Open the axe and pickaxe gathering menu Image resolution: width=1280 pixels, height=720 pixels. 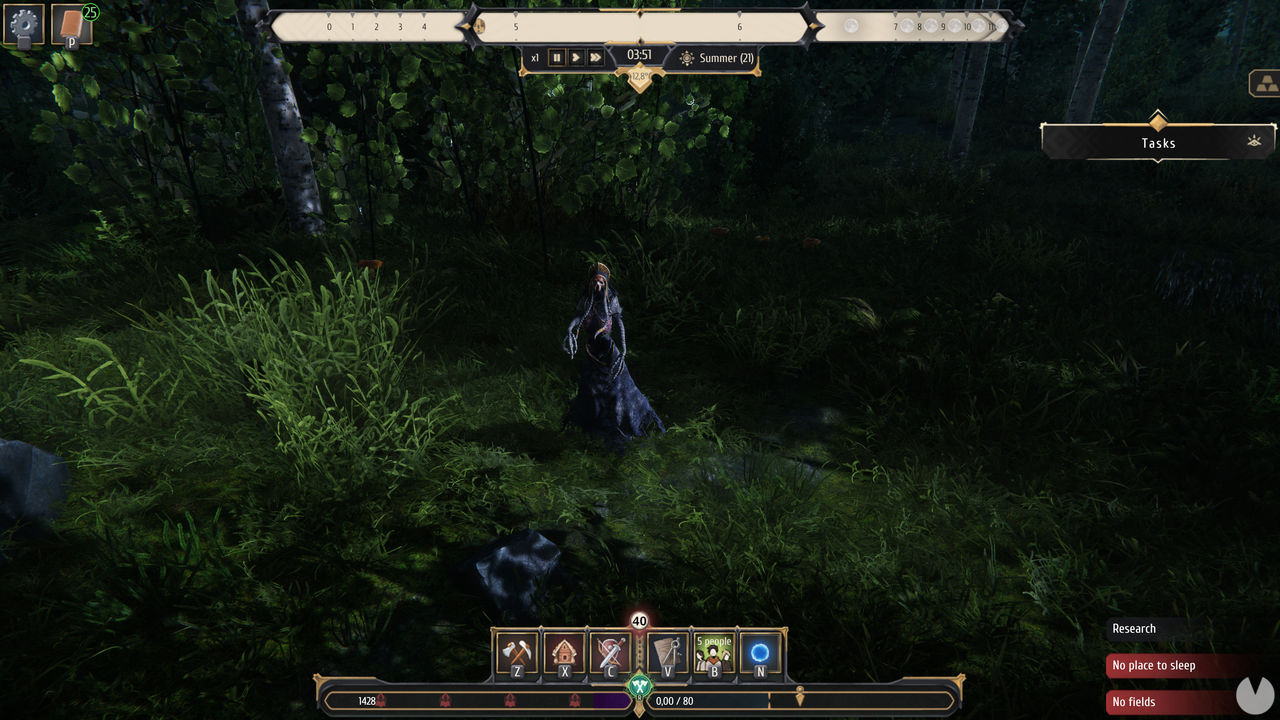517,654
